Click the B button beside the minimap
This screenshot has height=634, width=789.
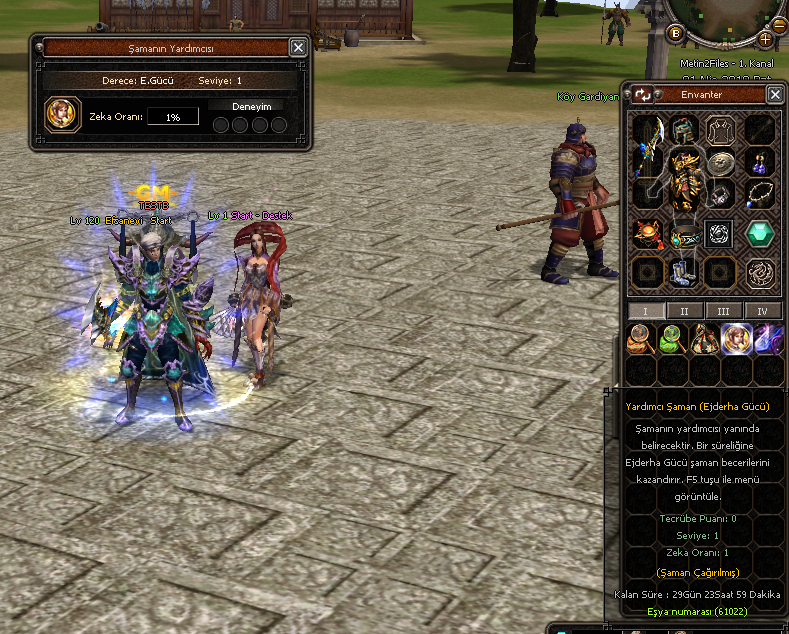(675, 33)
